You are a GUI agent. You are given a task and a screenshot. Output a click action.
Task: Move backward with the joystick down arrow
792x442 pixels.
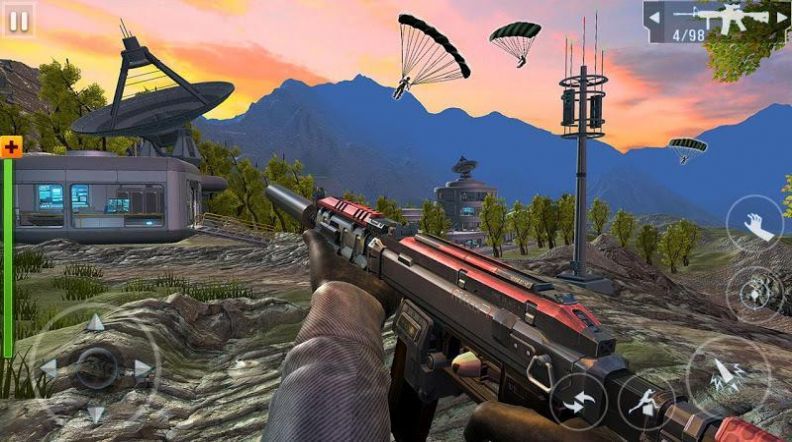click(95, 414)
